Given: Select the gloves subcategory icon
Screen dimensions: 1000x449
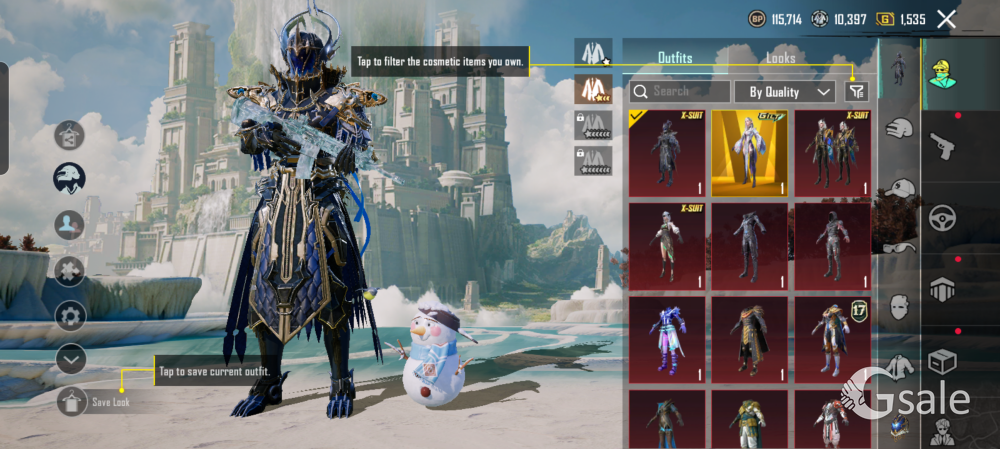Looking at the screenshot, I should tap(899, 128).
